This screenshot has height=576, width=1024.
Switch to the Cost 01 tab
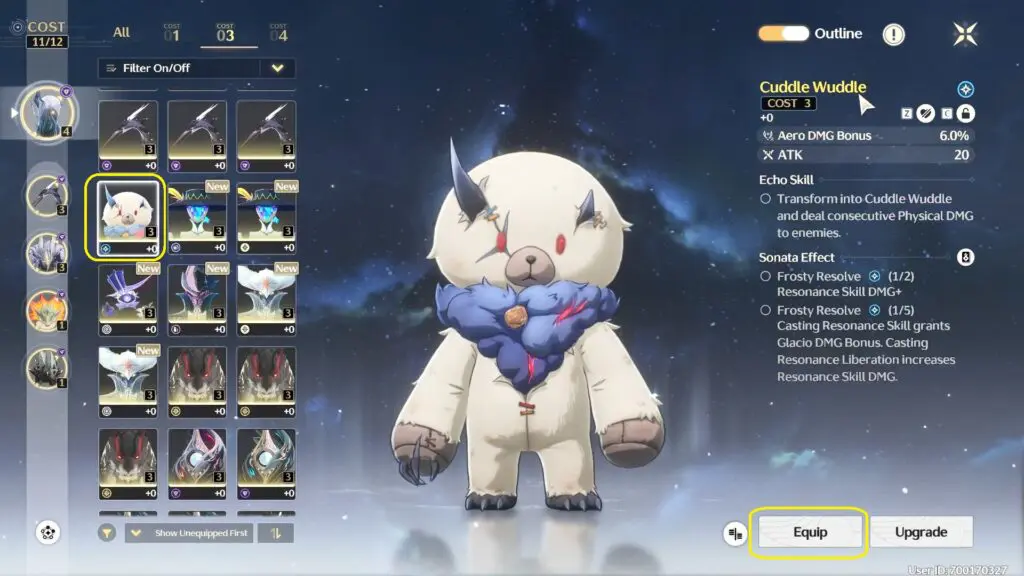(x=171, y=34)
